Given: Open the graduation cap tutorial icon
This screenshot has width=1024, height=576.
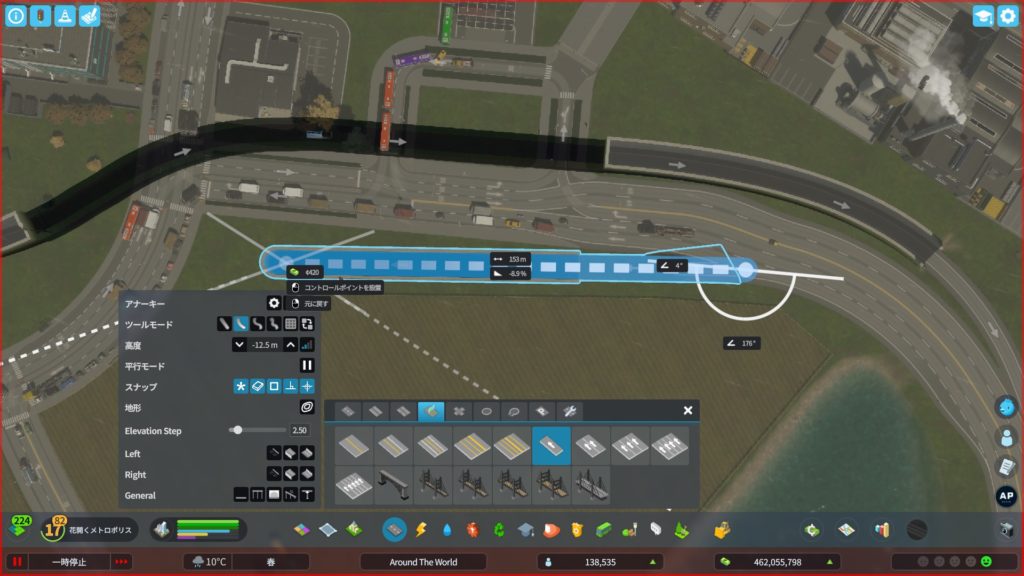Looking at the screenshot, I should (983, 16).
